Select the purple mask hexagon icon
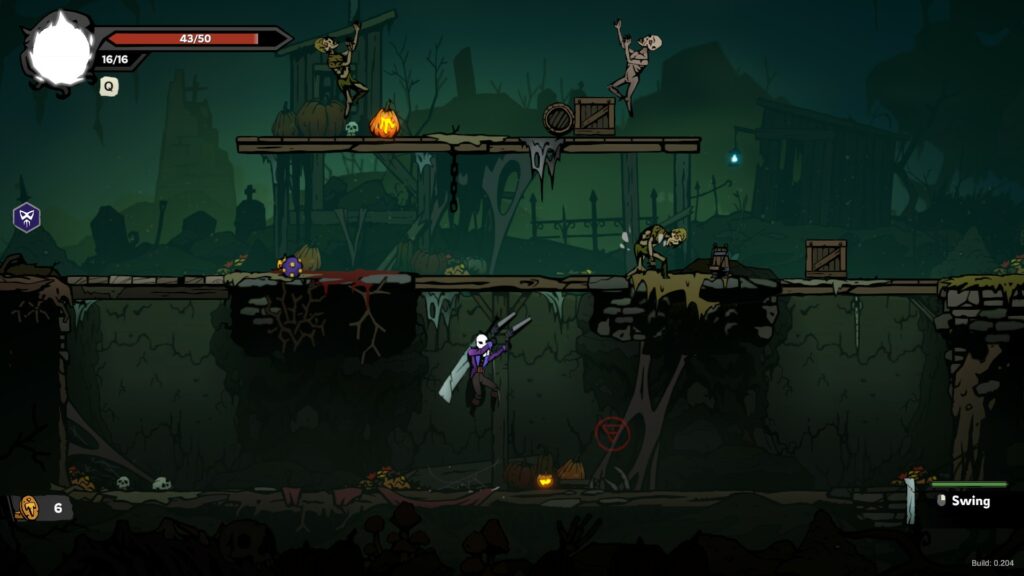The width and height of the screenshot is (1024, 576). [26, 217]
